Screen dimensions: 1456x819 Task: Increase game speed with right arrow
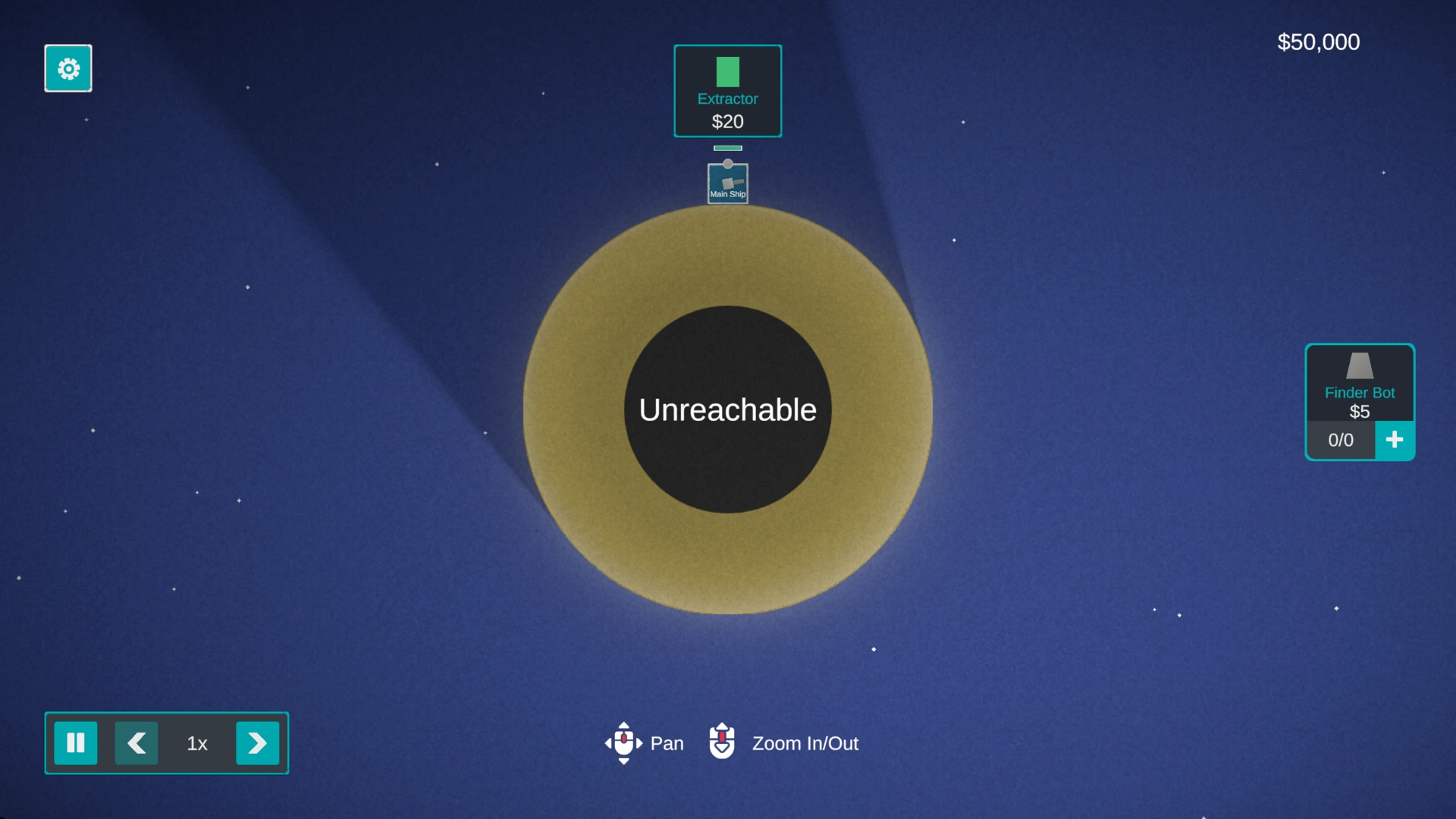pyautogui.click(x=257, y=743)
